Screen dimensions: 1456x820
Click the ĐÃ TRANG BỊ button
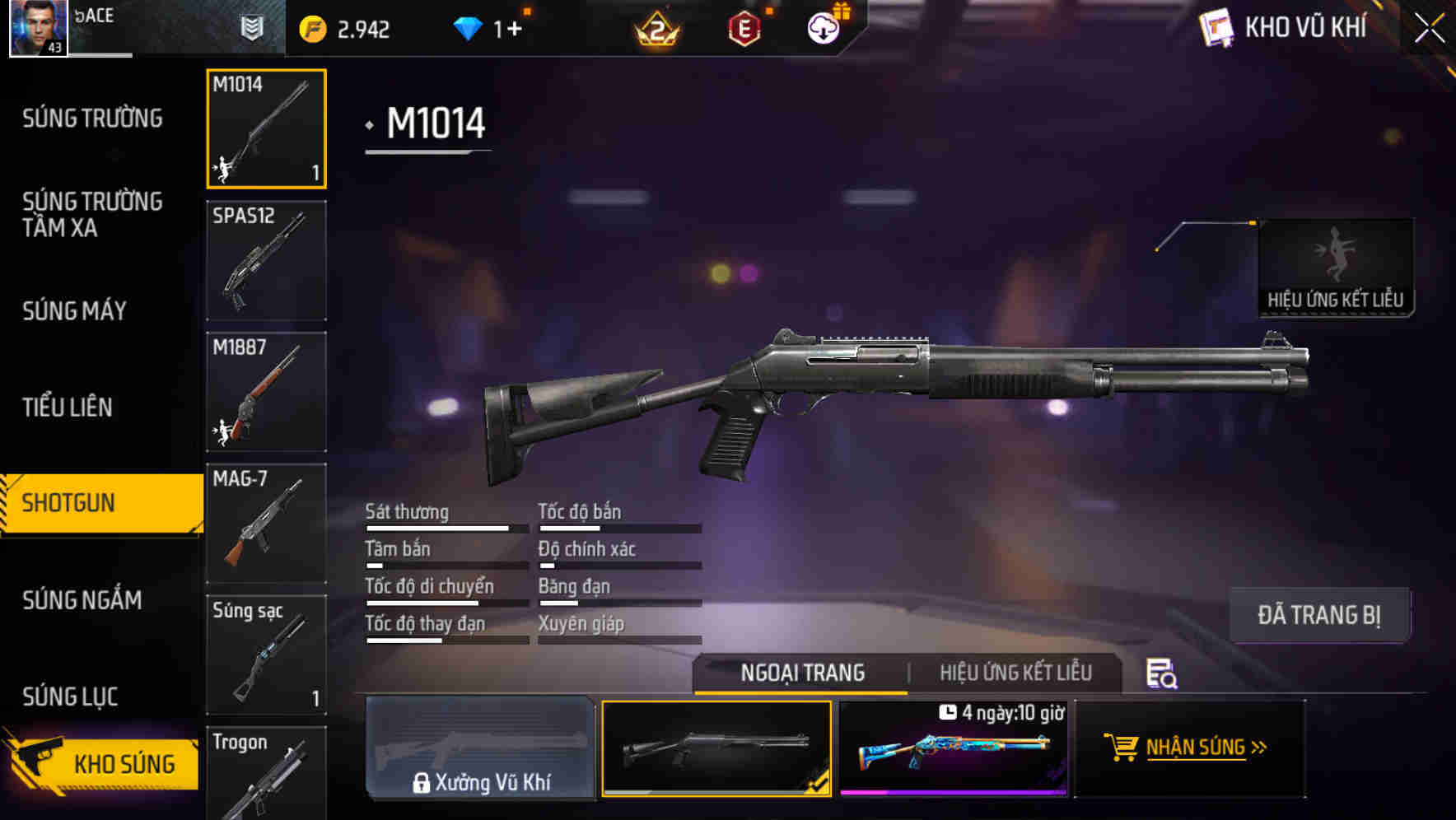pos(1320,614)
